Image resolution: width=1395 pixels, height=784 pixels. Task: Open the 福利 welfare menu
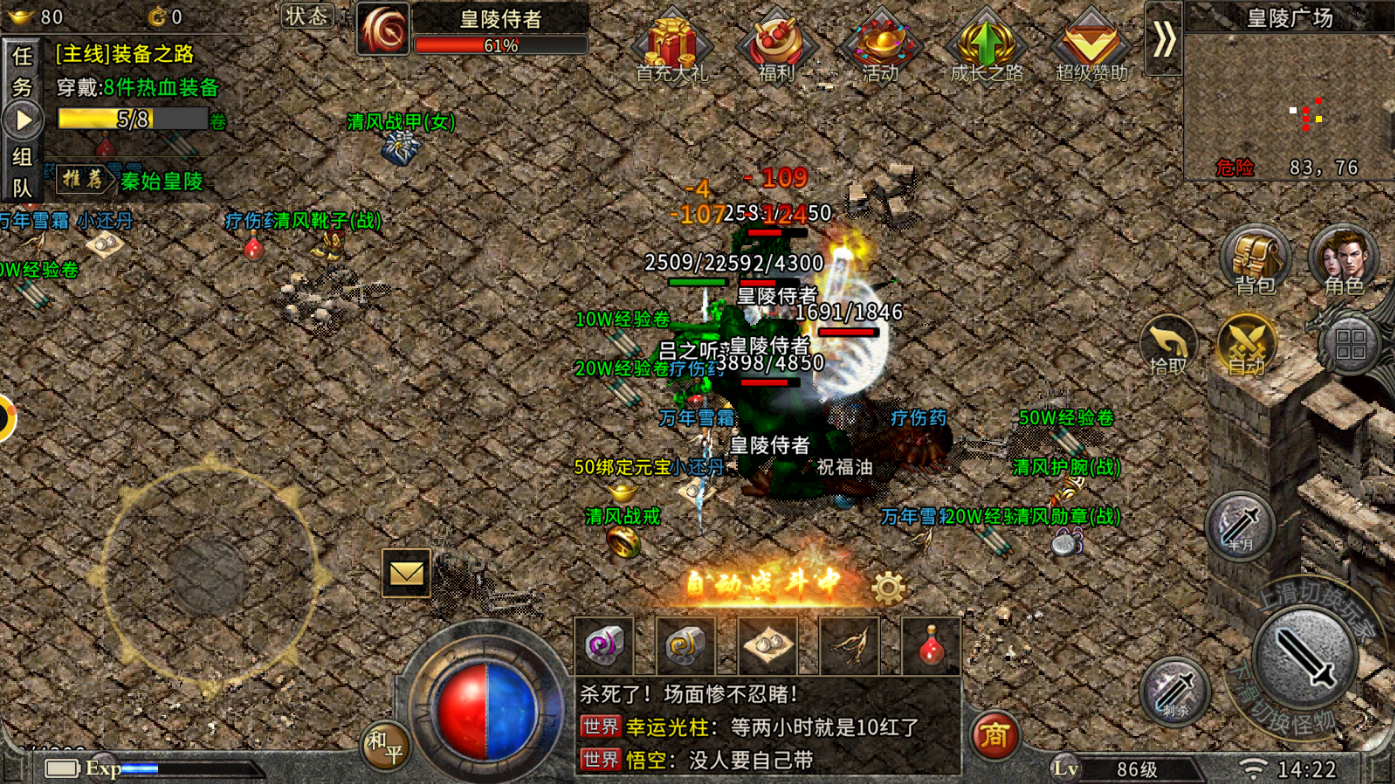(x=777, y=46)
